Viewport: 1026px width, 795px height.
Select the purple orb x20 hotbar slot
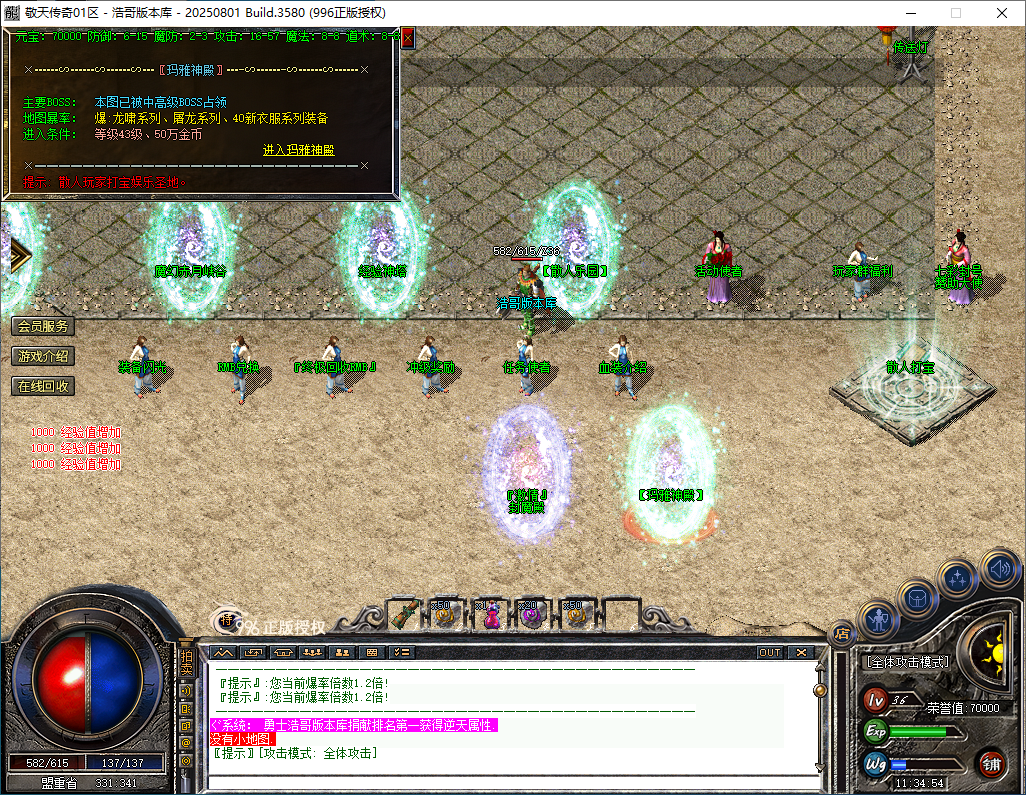point(533,615)
